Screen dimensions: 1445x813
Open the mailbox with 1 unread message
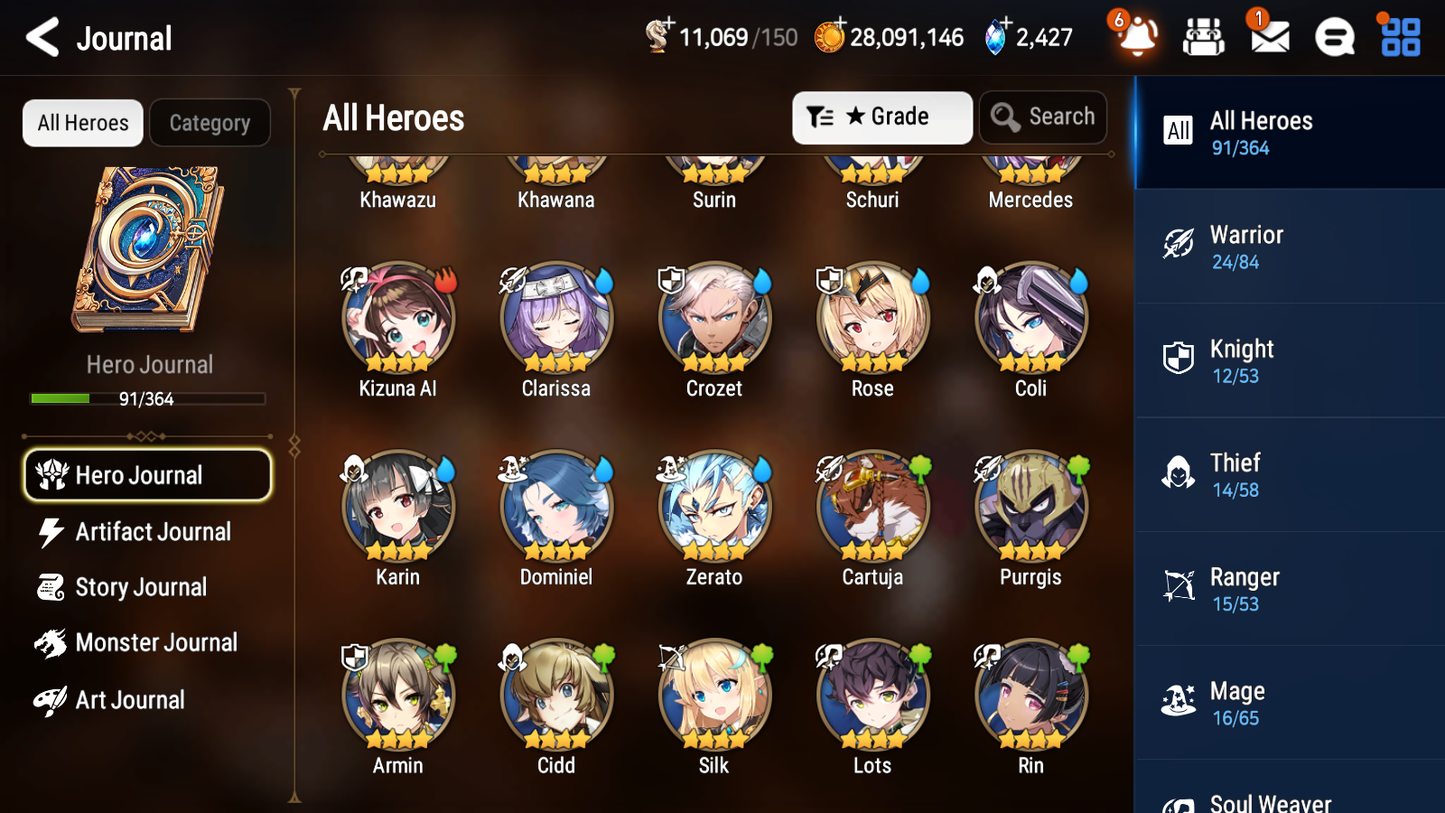click(x=1268, y=36)
